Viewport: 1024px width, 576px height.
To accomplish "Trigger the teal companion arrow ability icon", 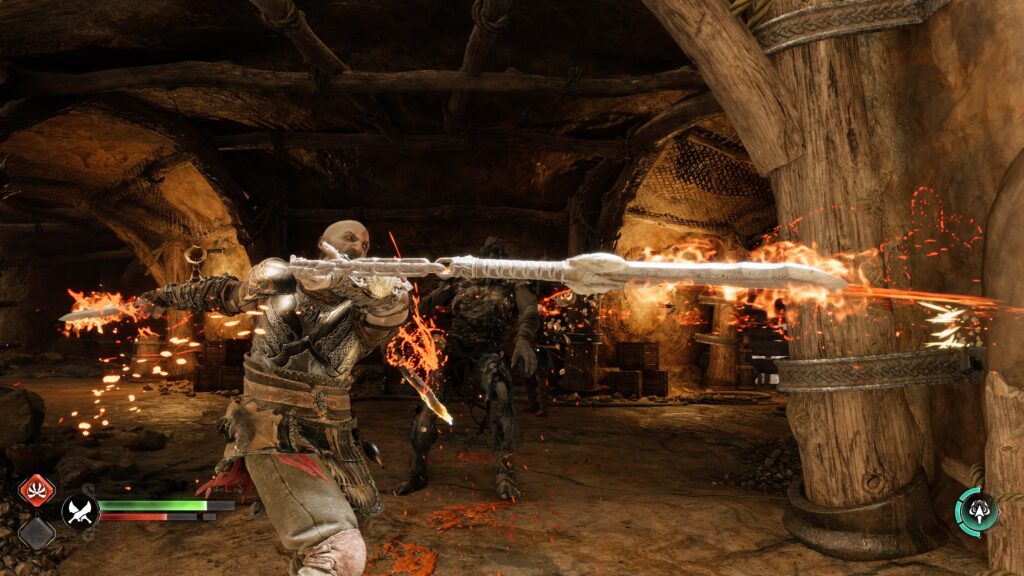I will click(975, 512).
